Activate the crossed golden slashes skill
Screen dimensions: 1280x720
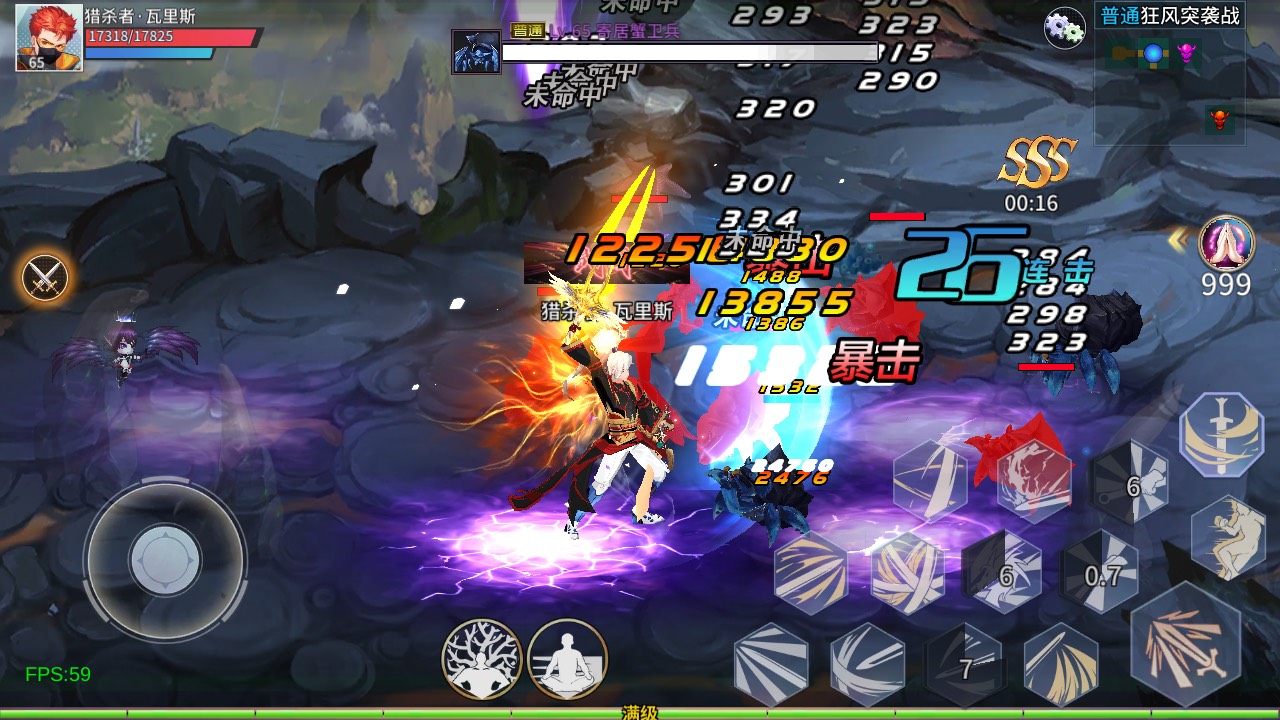pyautogui.click(x=908, y=573)
